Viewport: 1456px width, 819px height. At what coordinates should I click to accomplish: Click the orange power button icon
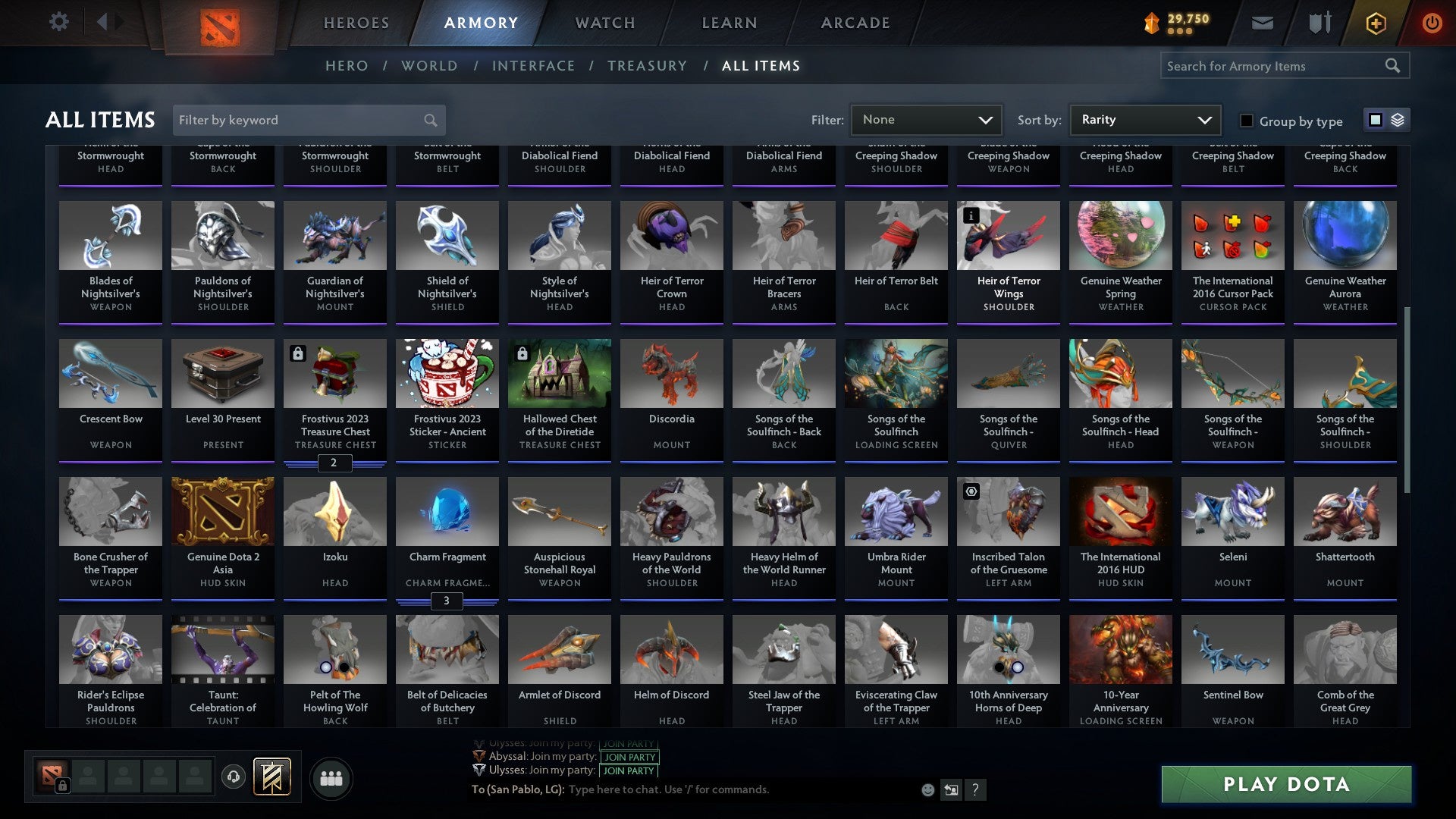click(1432, 23)
